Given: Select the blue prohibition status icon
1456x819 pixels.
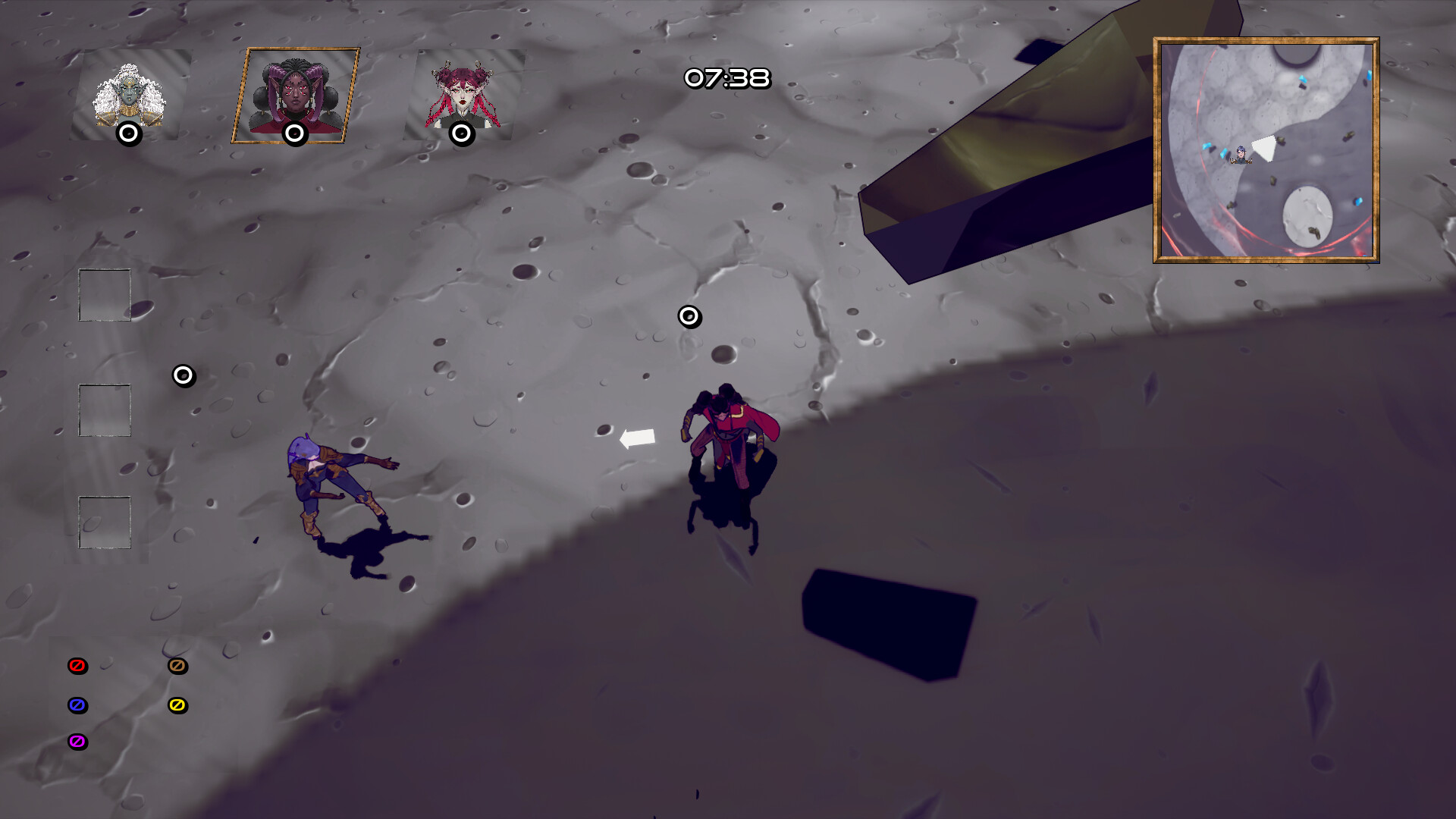Looking at the screenshot, I should (76, 705).
